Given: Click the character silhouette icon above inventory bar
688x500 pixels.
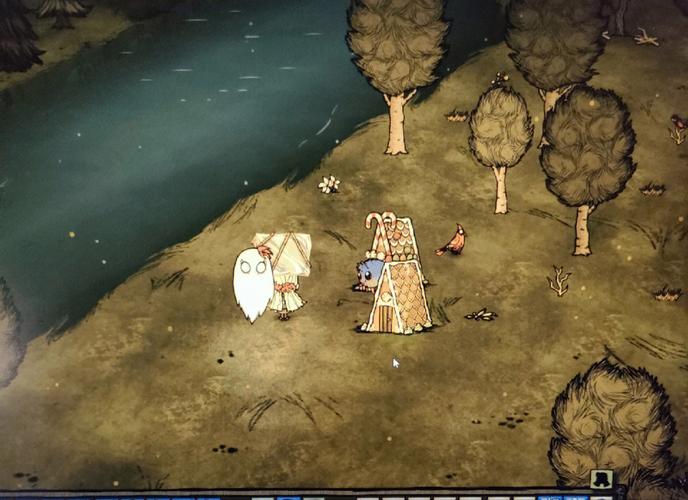Looking at the screenshot, I should (x=601, y=480).
